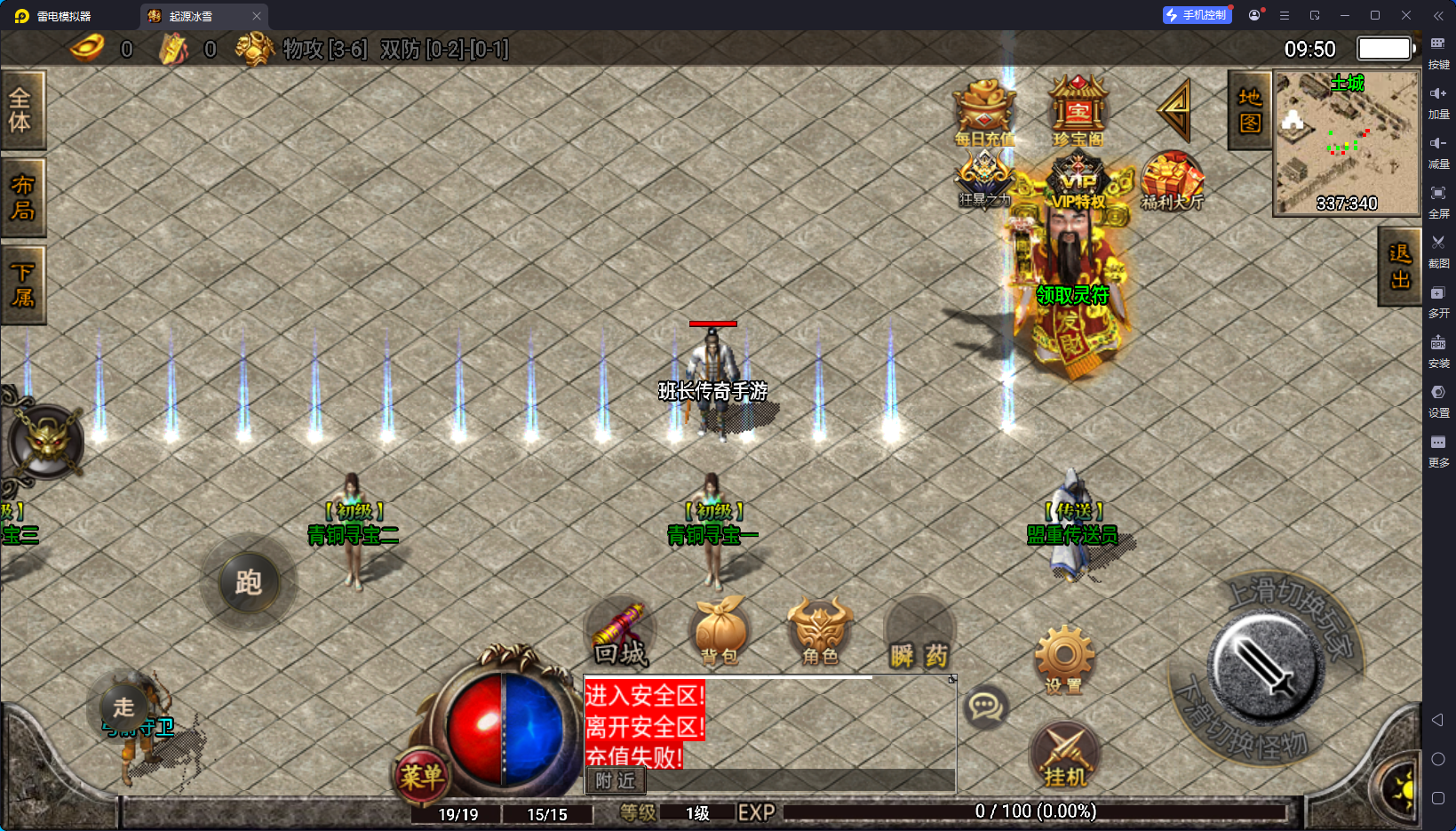This screenshot has height=831, width=1456.
Task: Click the 土城 minimap
Action: coord(1347,142)
